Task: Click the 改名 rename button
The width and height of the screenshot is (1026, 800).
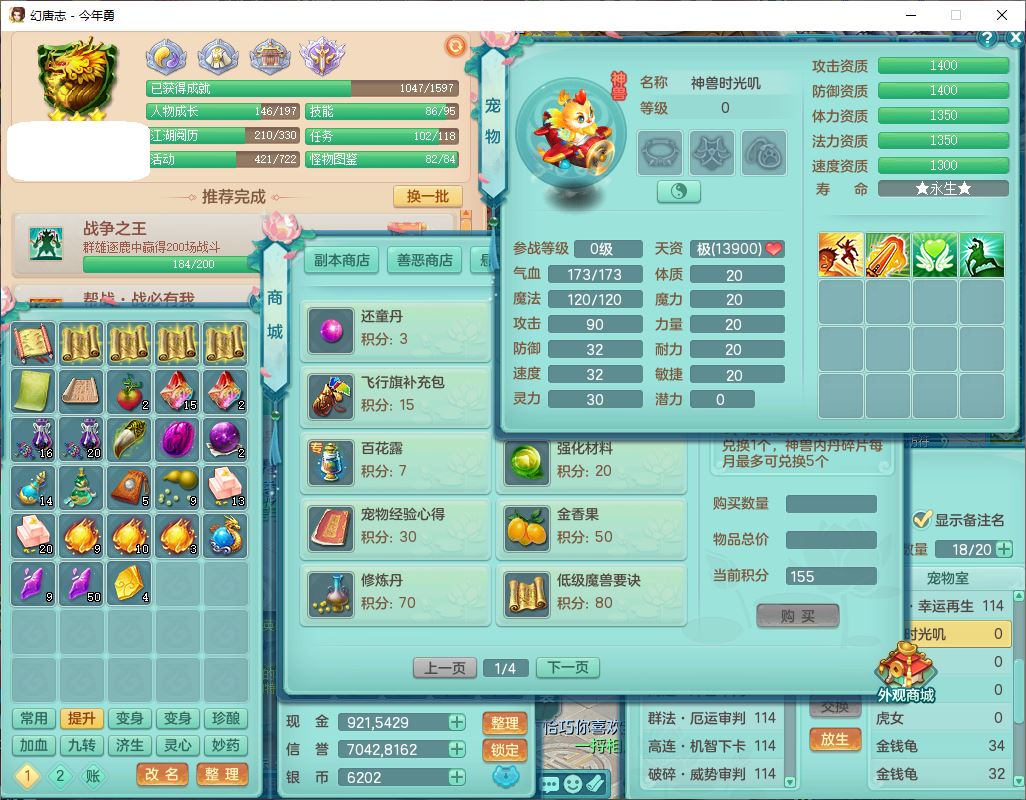Action: coord(162,774)
